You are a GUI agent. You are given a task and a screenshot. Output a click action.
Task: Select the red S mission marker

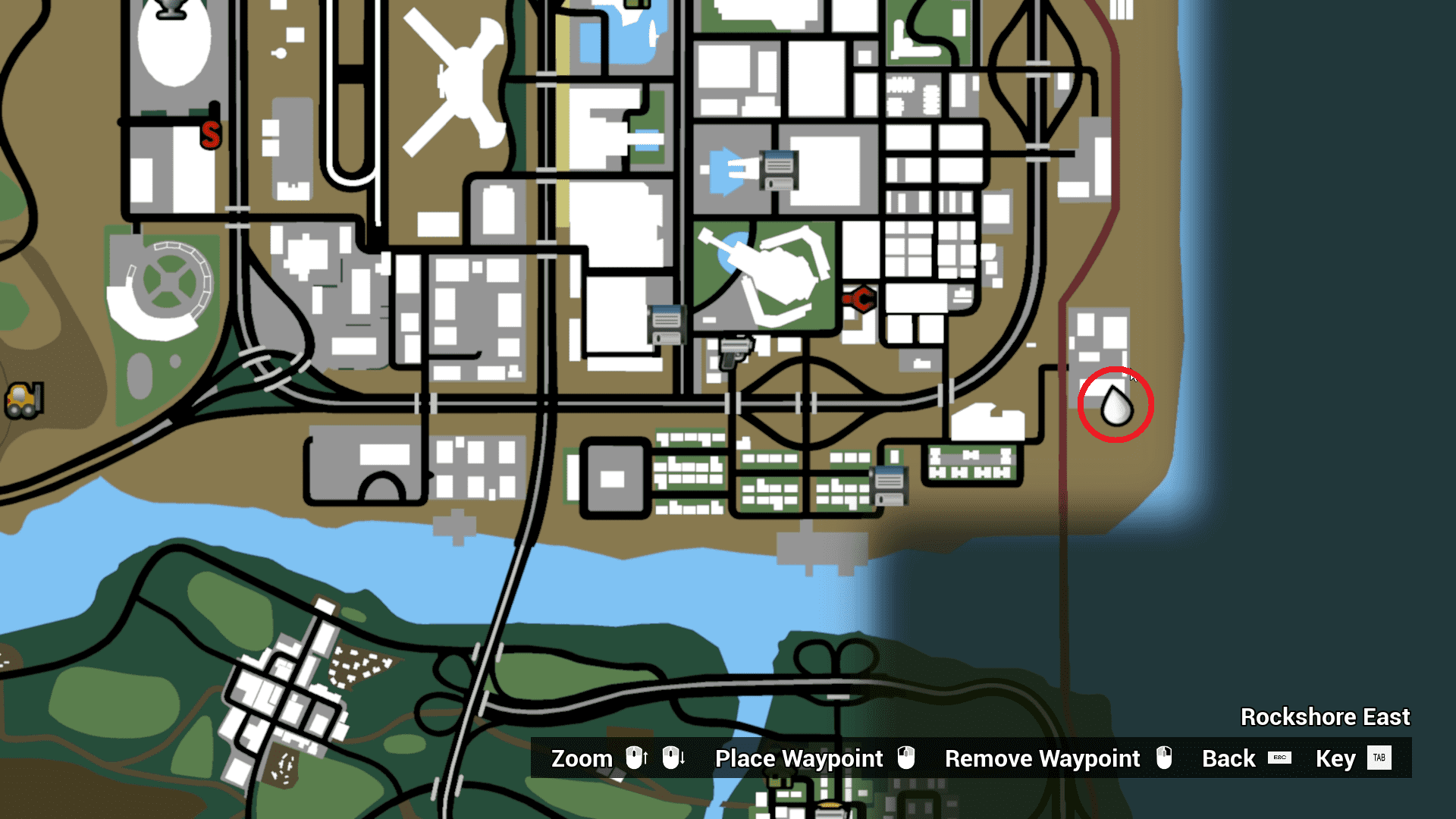pyautogui.click(x=209, y=136)
